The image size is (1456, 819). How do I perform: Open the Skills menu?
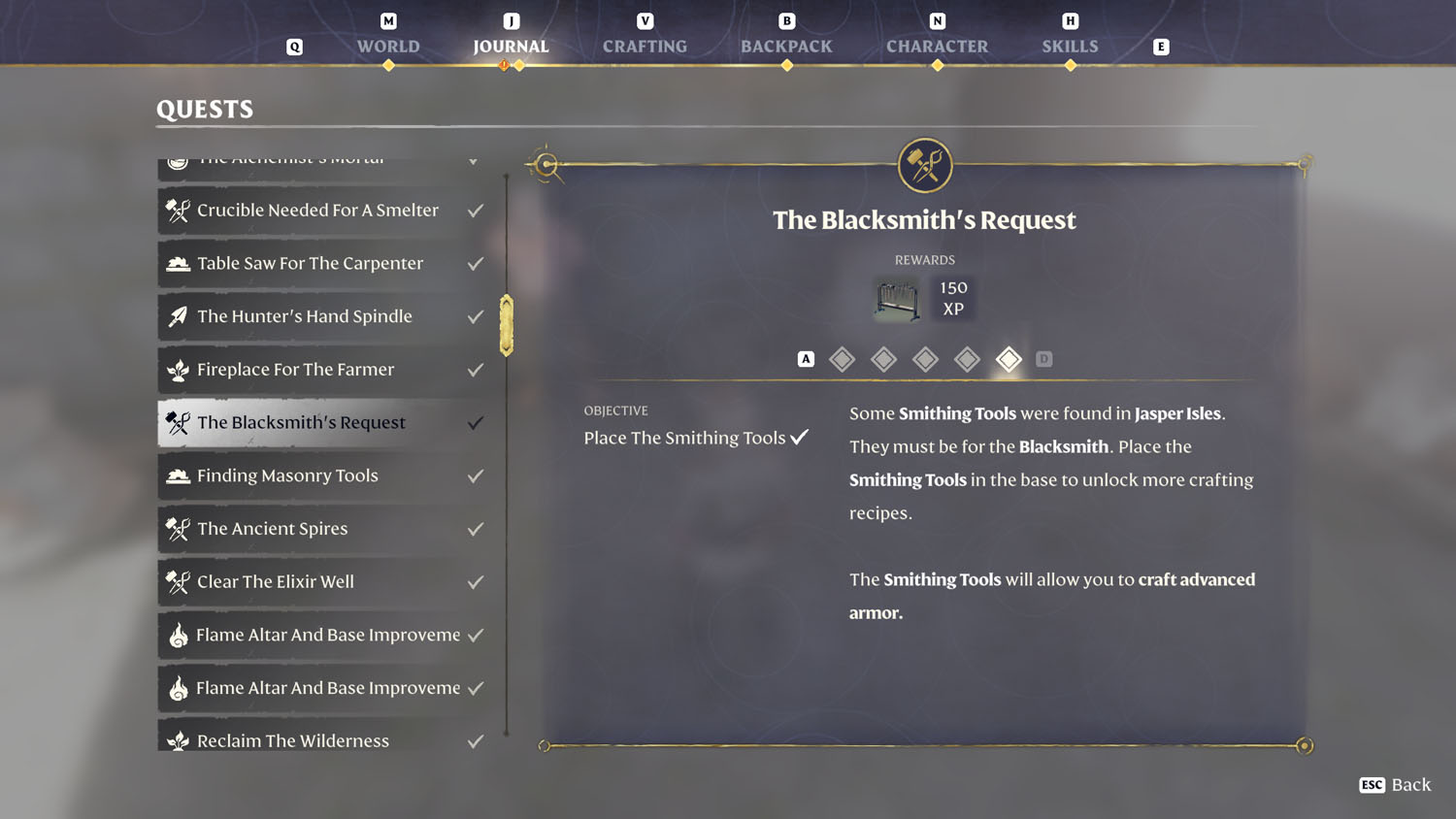(1070, 46)
